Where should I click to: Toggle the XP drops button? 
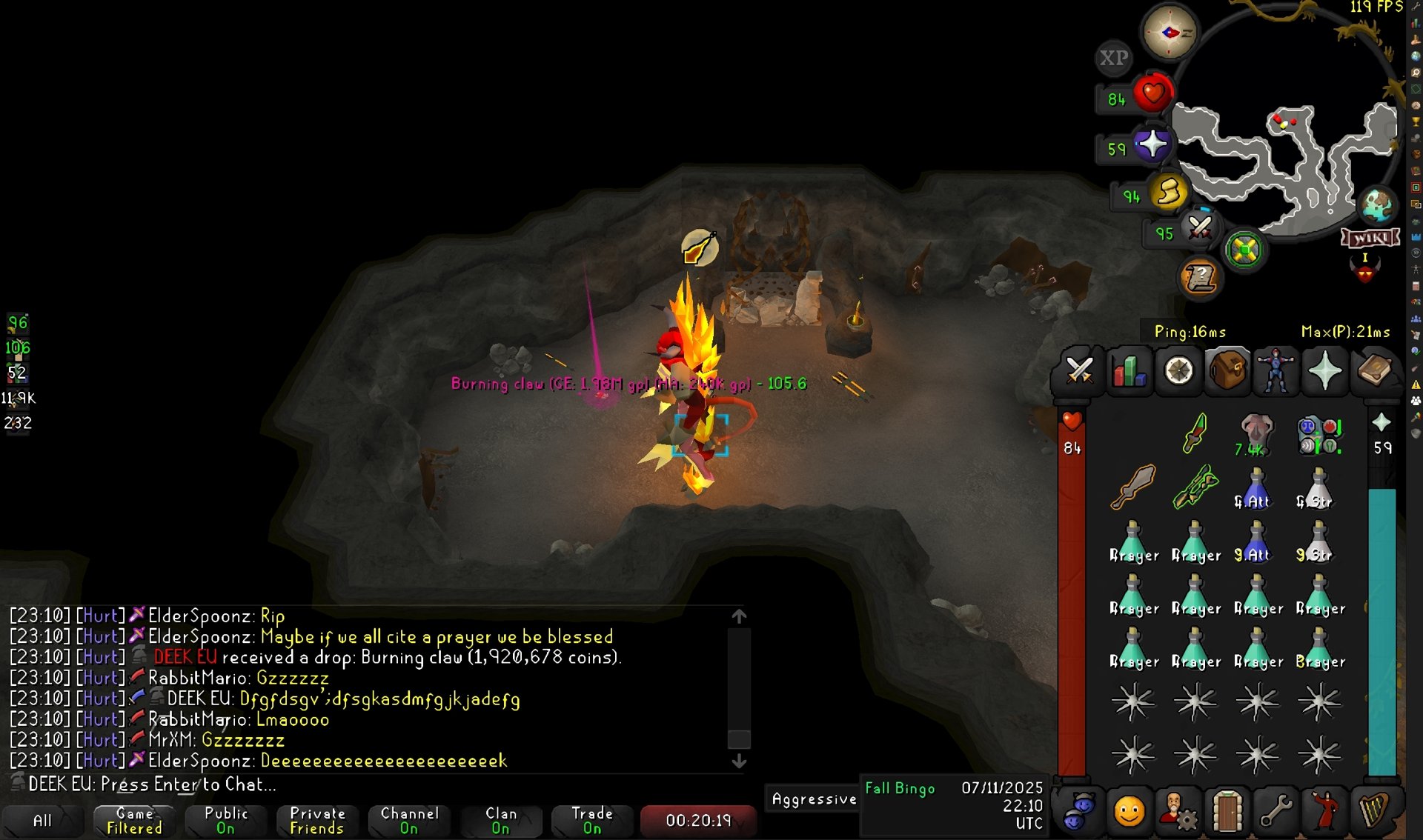point(1113,58)
